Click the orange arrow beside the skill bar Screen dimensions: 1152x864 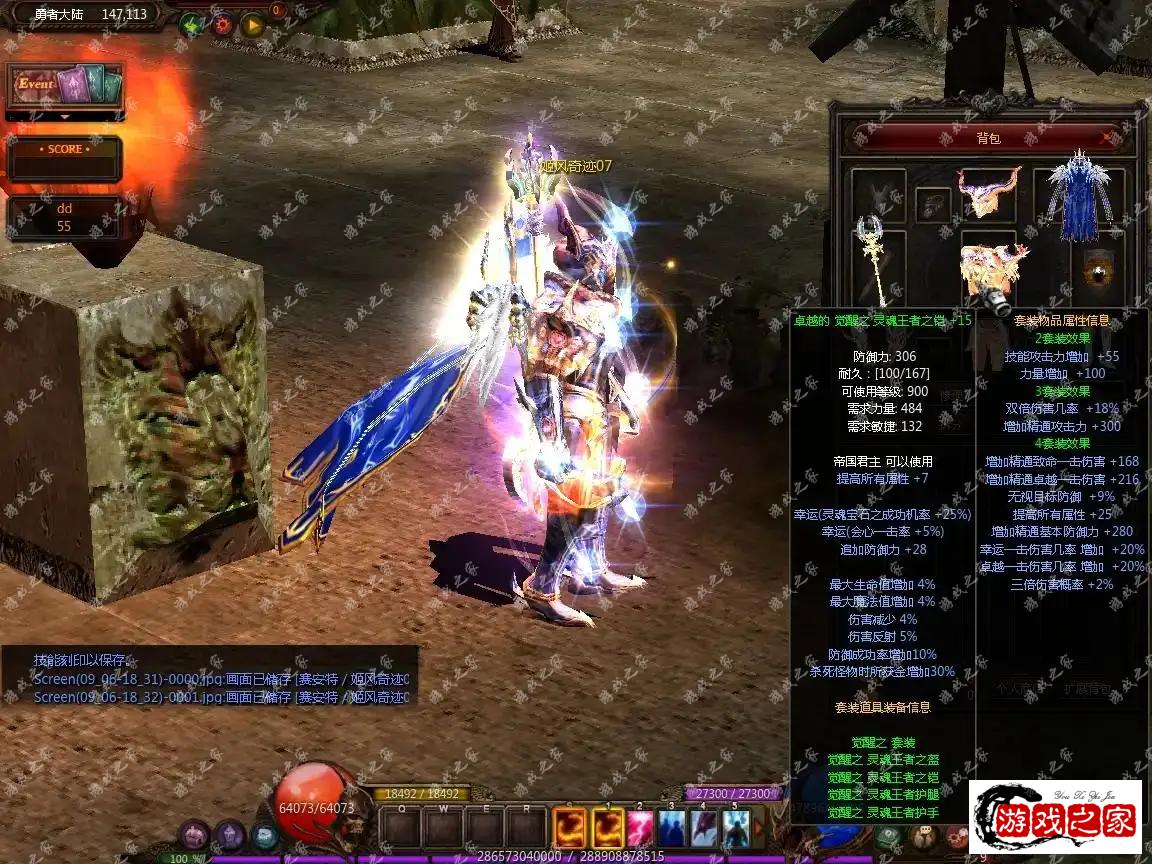click(759, 829)
